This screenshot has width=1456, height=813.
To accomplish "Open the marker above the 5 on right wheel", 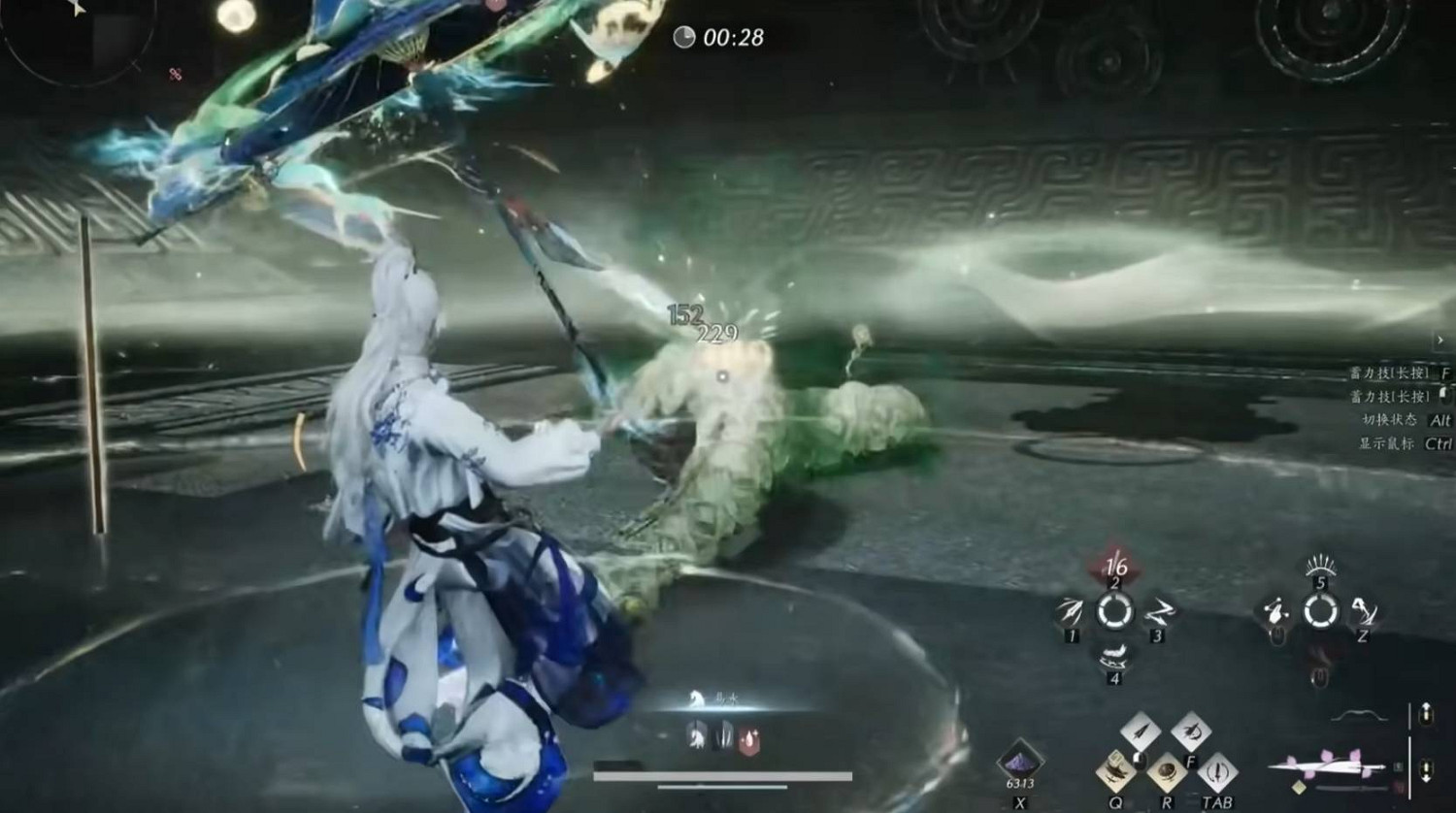I will (1321, 566).
